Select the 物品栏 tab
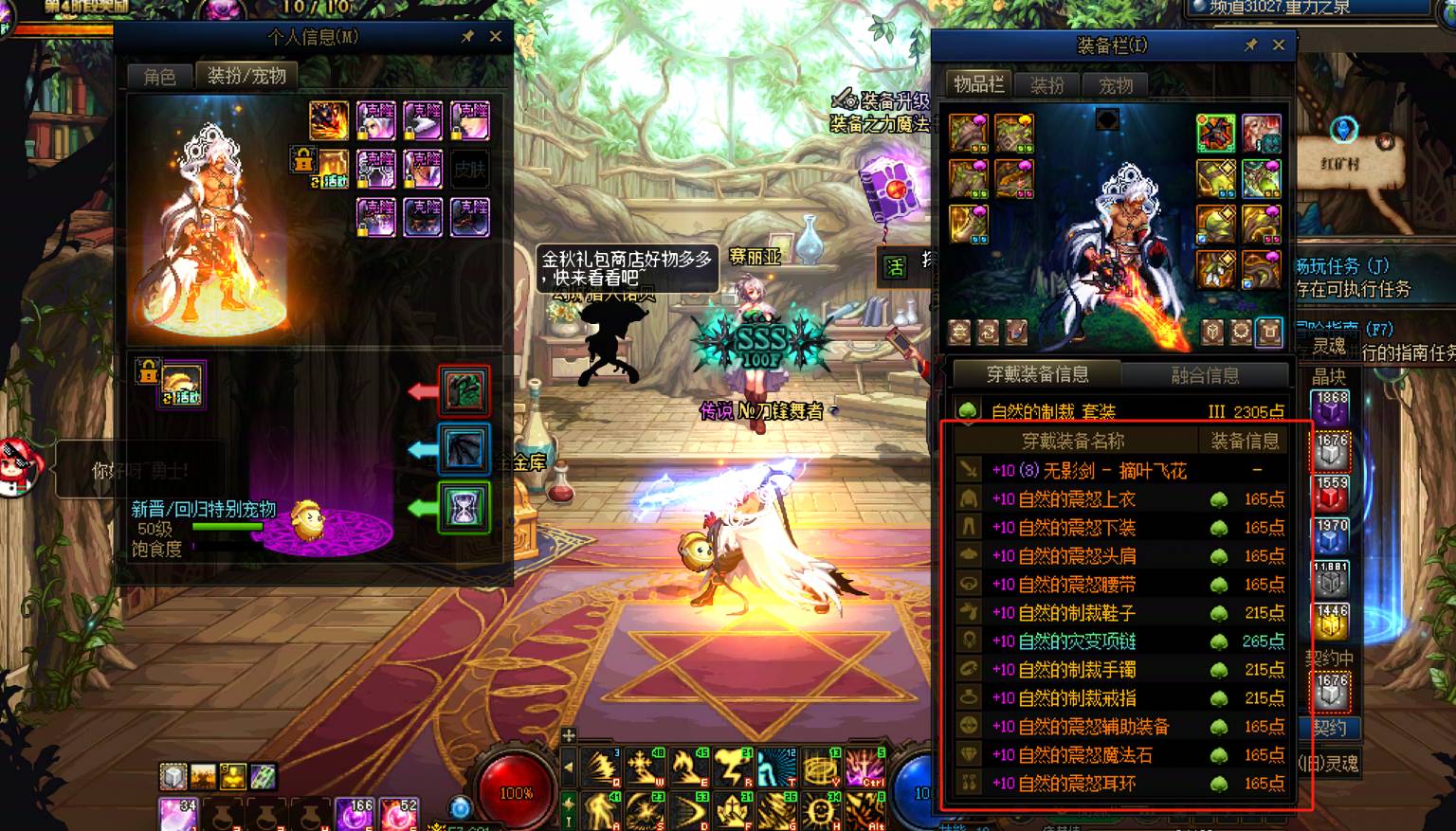1456x831 pixels. tap(978, 84)
